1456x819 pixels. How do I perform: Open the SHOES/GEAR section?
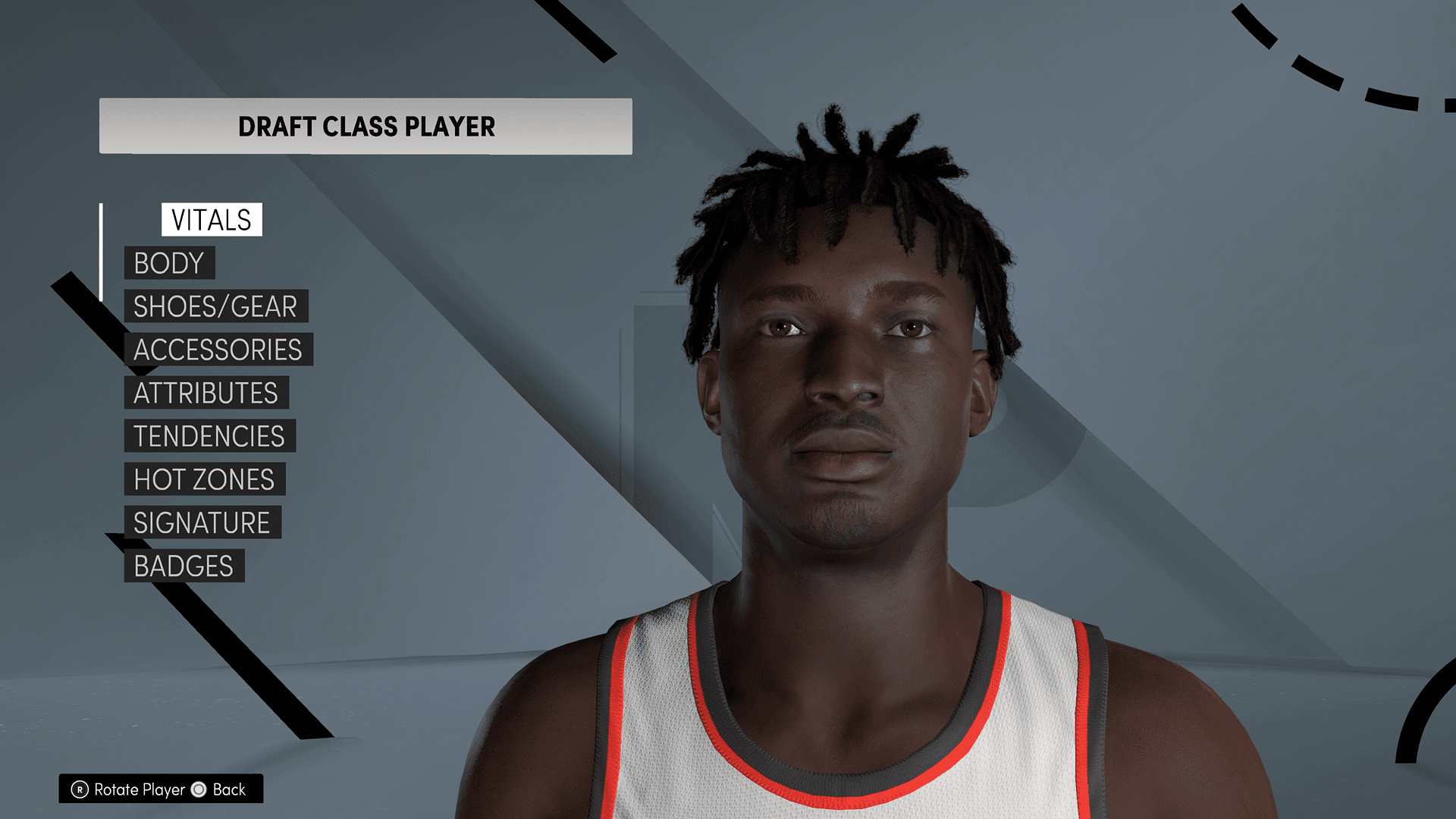click(x=215, y=307)
